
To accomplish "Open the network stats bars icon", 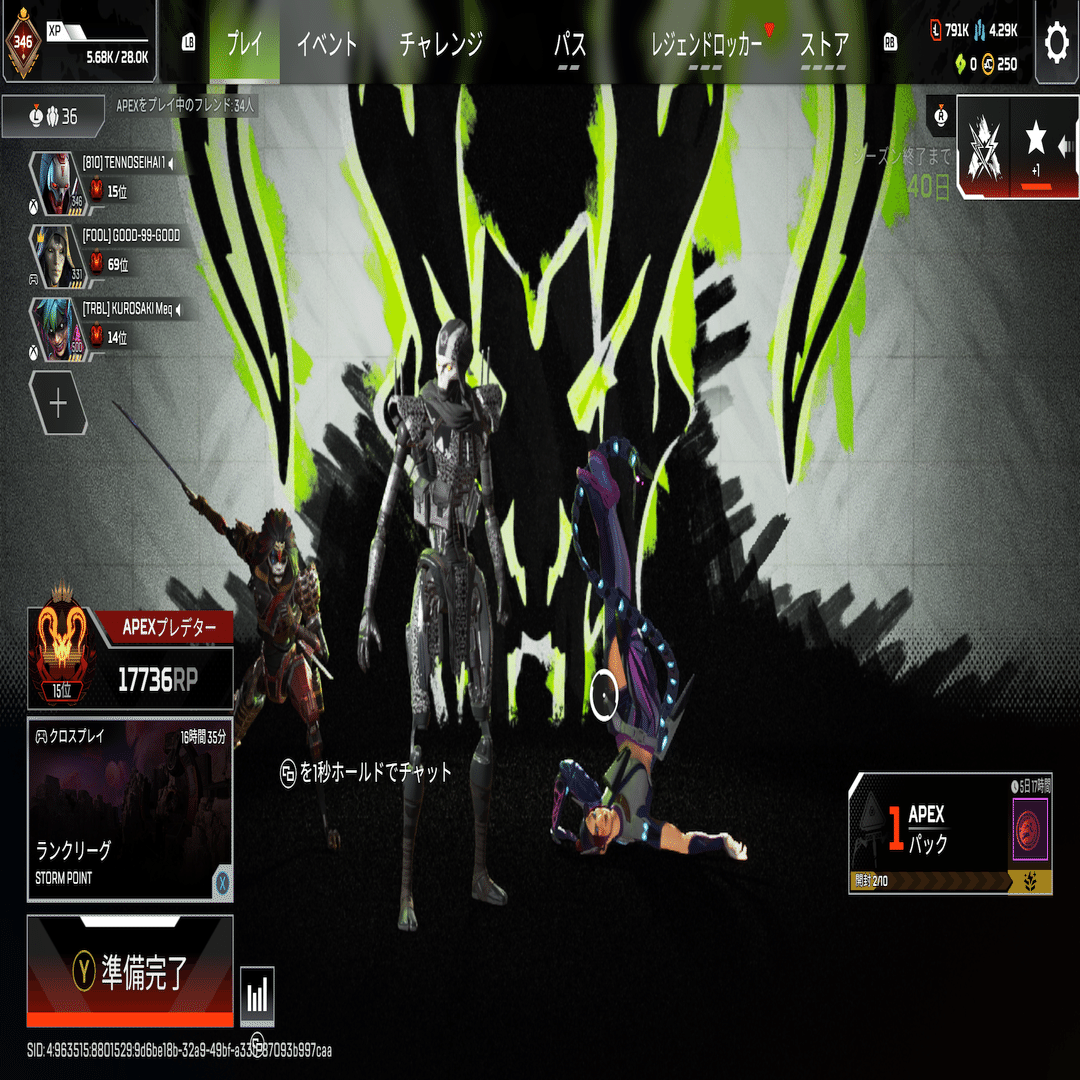I will 257,995.
